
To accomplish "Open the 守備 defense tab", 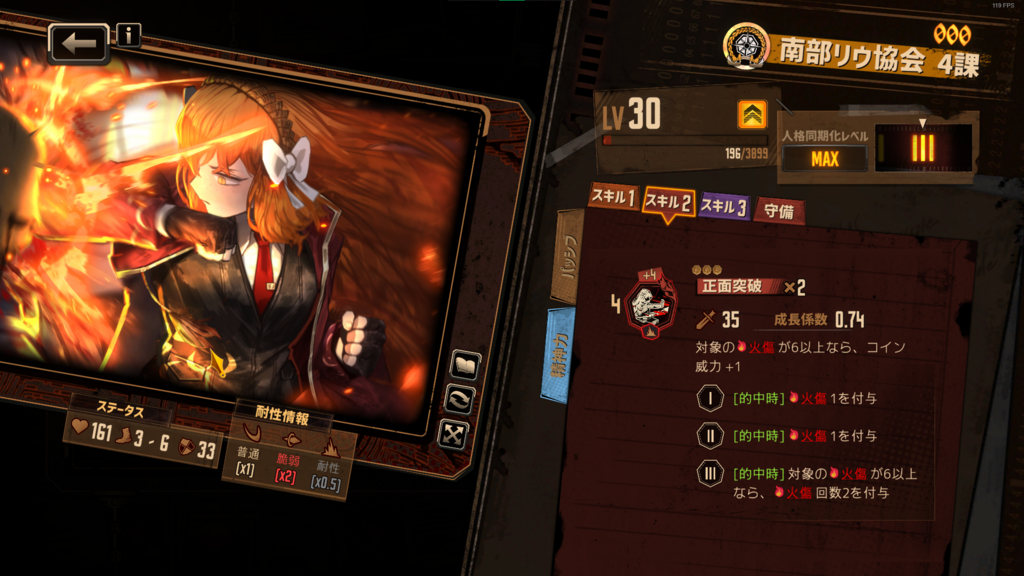I will 779,210.
